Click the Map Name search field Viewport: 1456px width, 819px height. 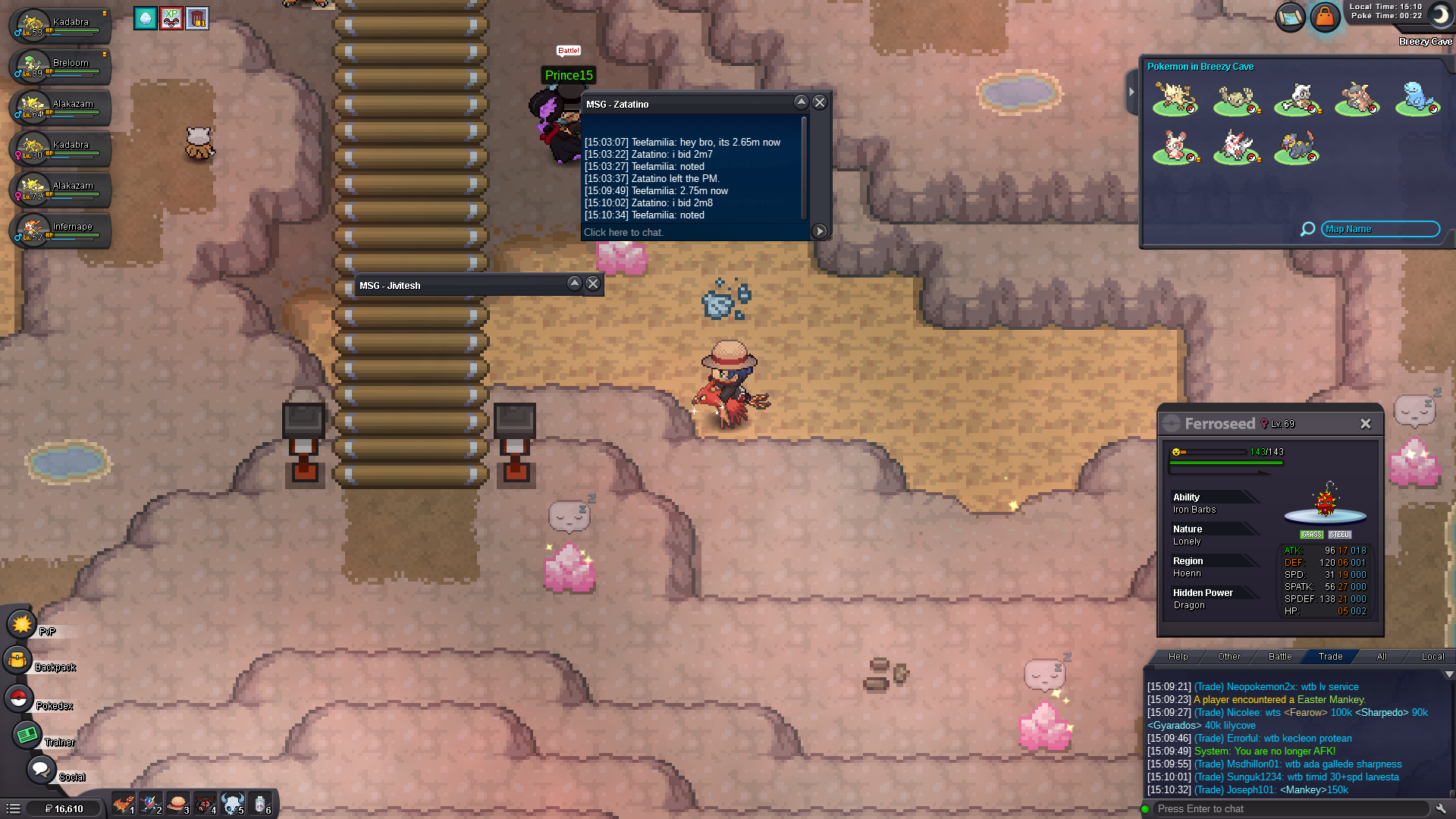[1380, 229]
